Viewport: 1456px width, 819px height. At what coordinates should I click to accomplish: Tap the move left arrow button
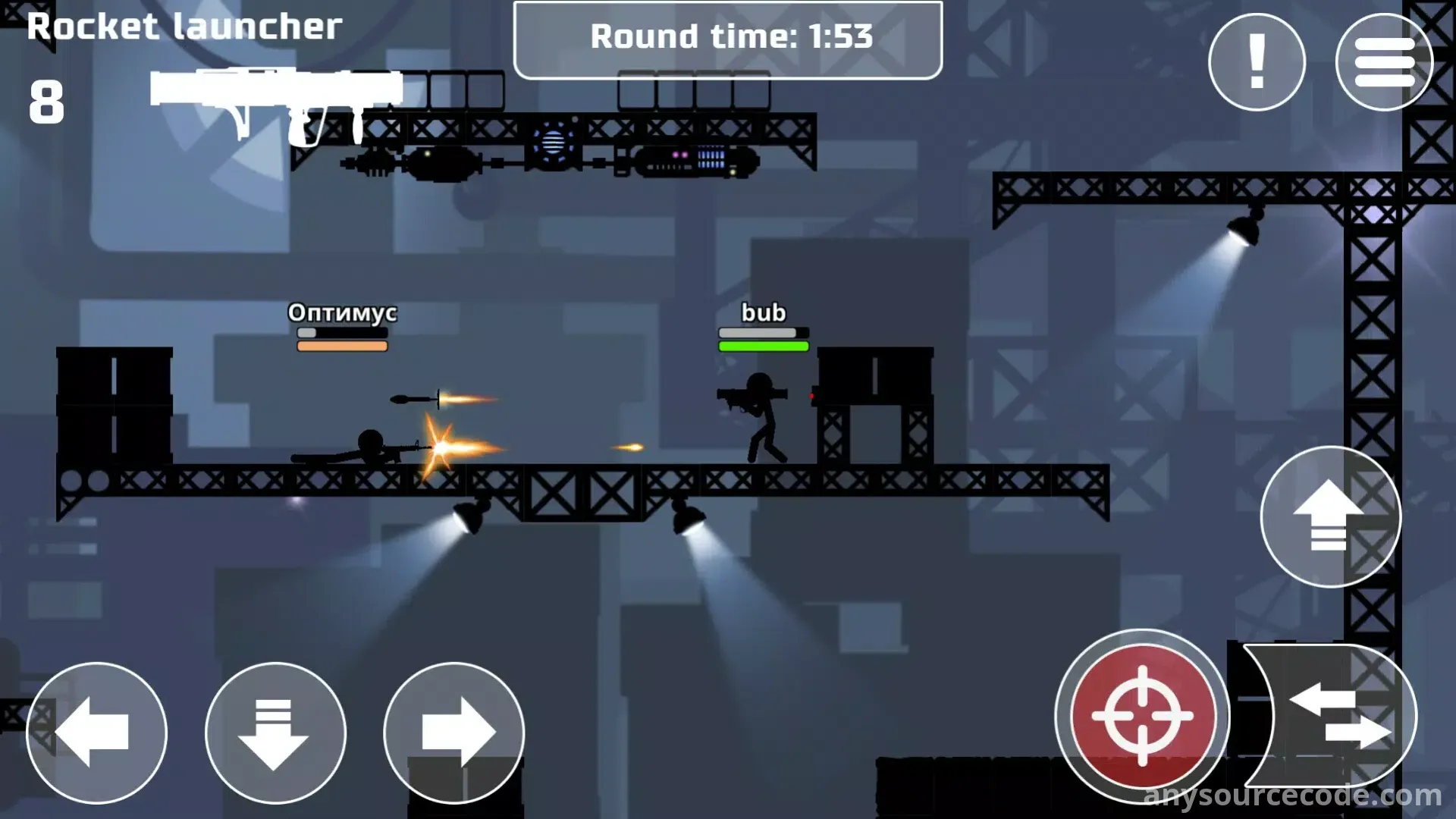[96, 733]
